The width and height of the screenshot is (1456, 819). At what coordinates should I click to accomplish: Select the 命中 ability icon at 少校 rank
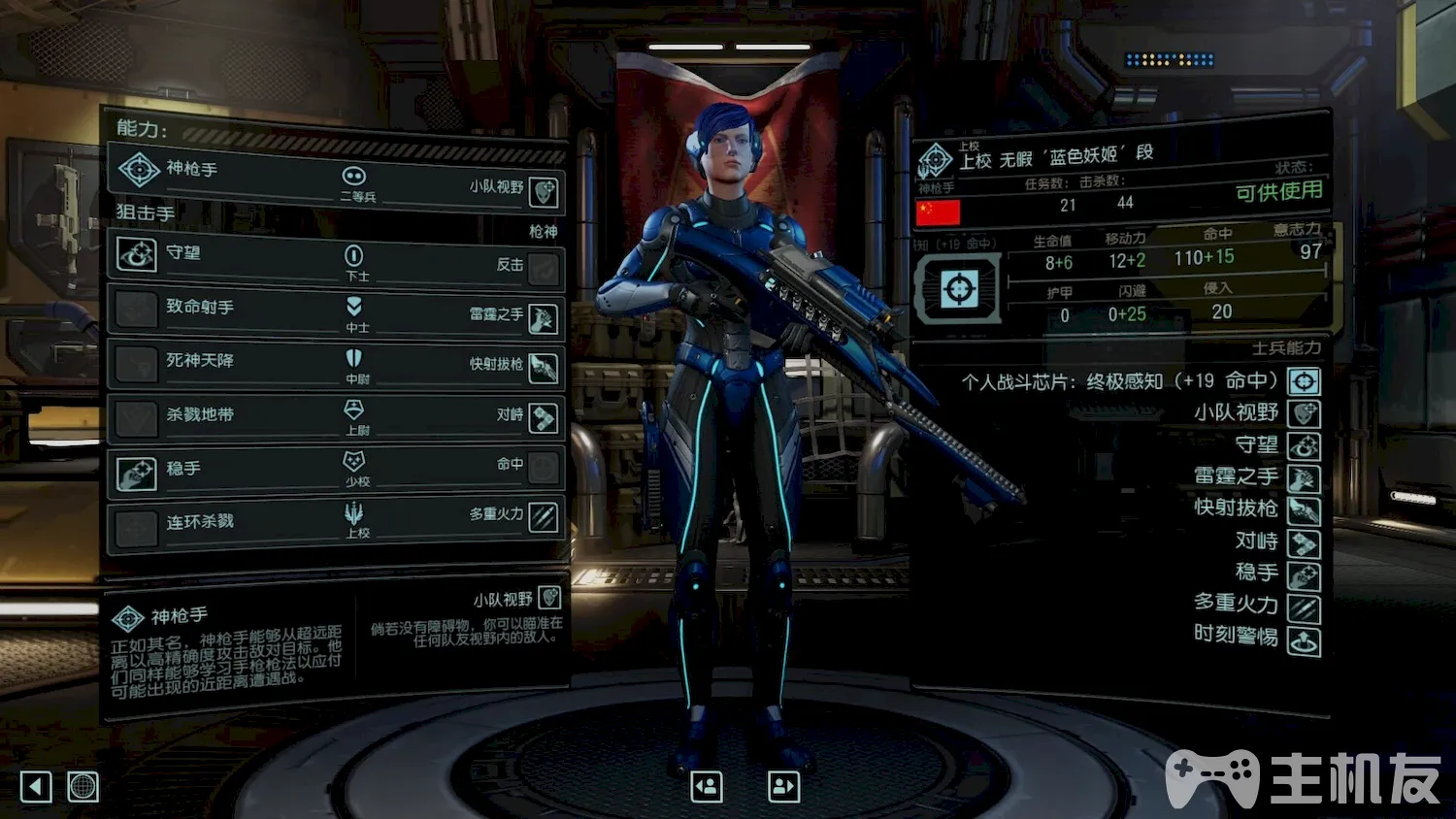pyautogui.click(x=544, y=468)
